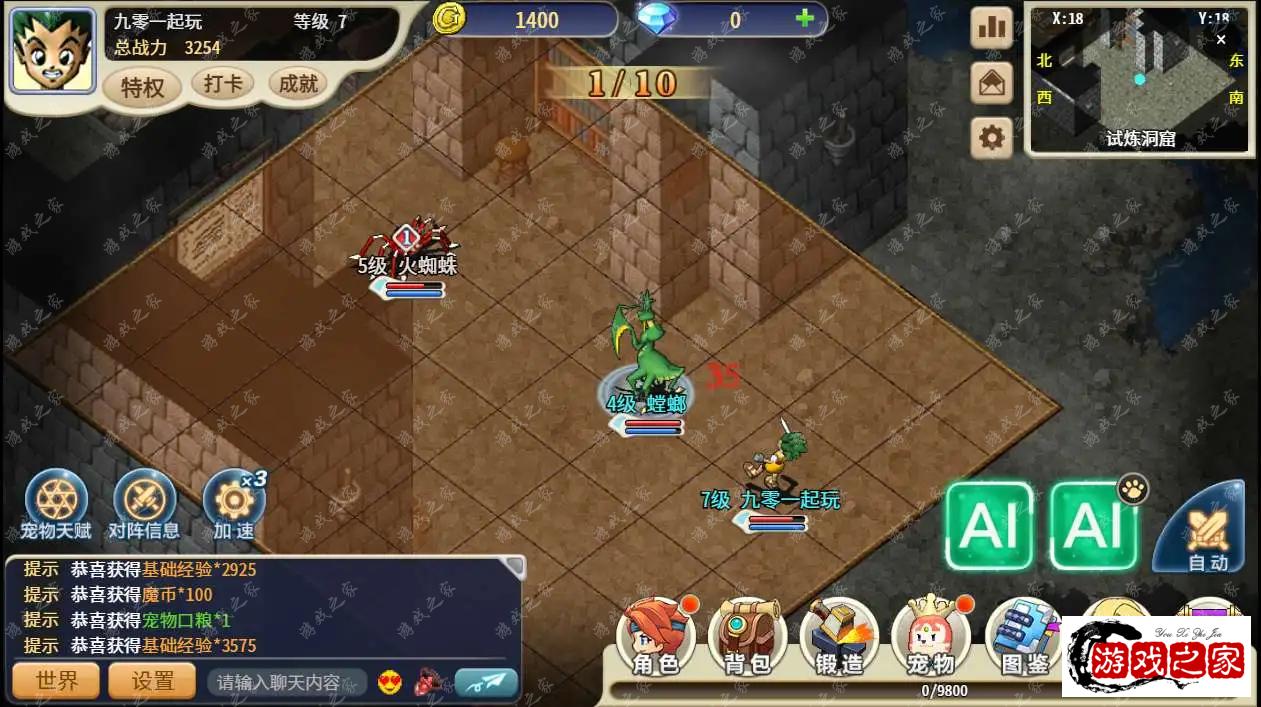Open the 宠物 pet menu
The width and height of the screenshot is (1261, 707).
click(x=931, y=637)
